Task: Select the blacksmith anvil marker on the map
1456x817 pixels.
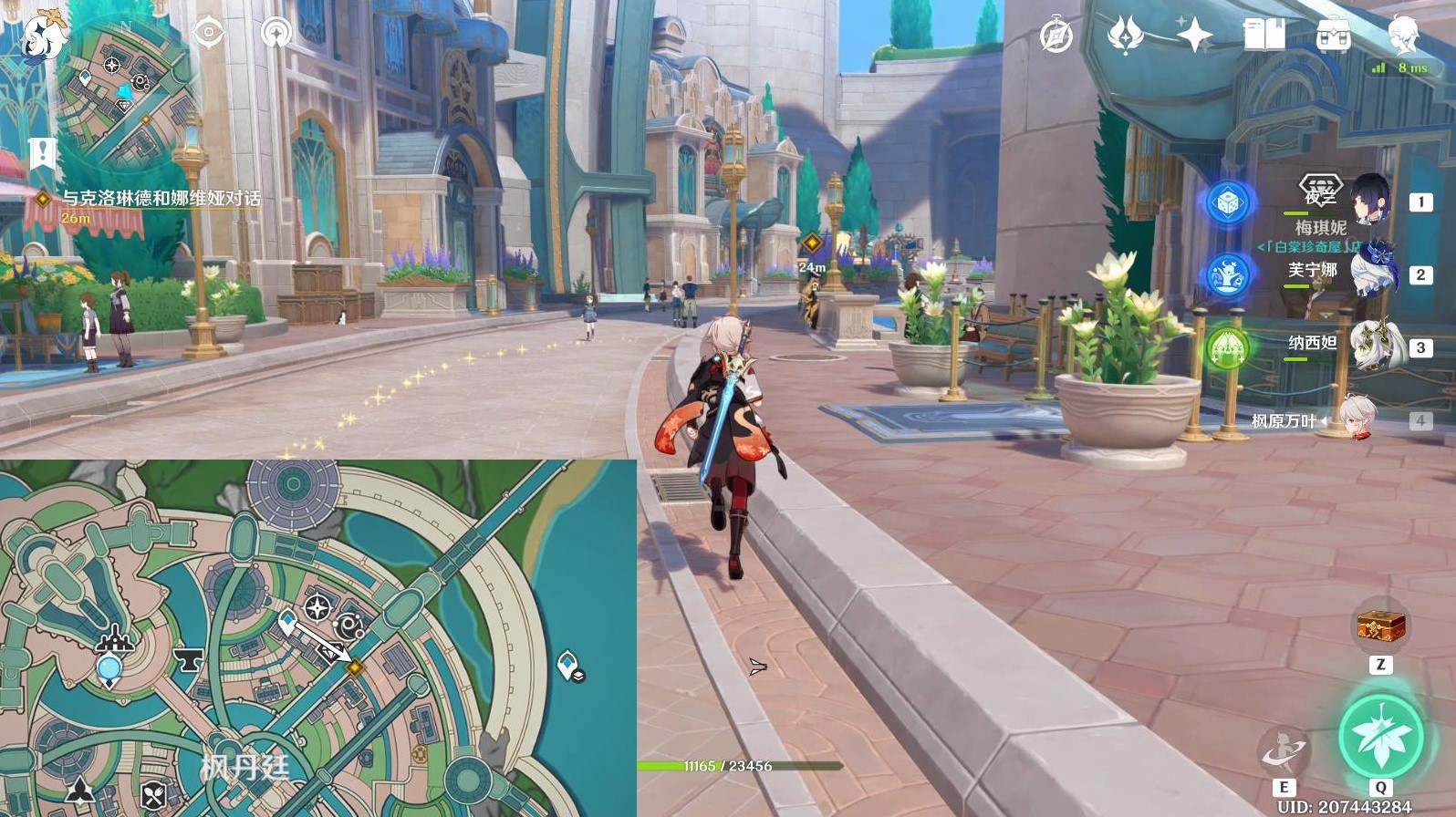Action: [188, 659]
